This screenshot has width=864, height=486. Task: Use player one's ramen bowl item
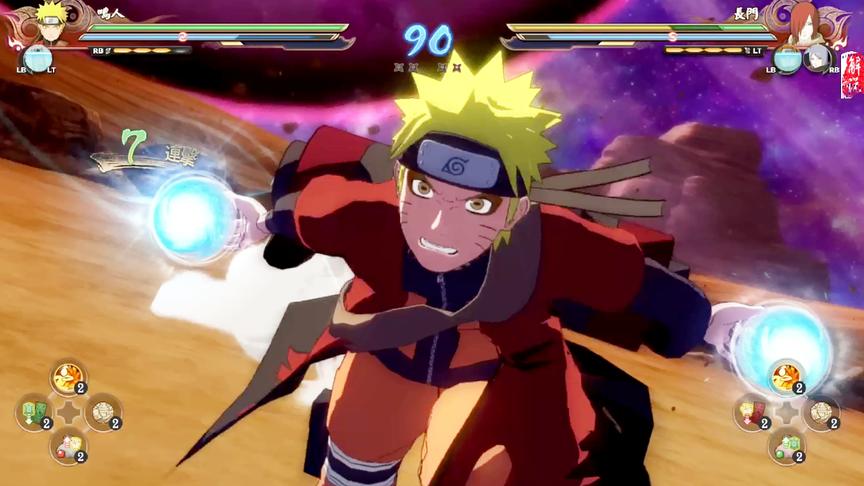coord(68,377)
